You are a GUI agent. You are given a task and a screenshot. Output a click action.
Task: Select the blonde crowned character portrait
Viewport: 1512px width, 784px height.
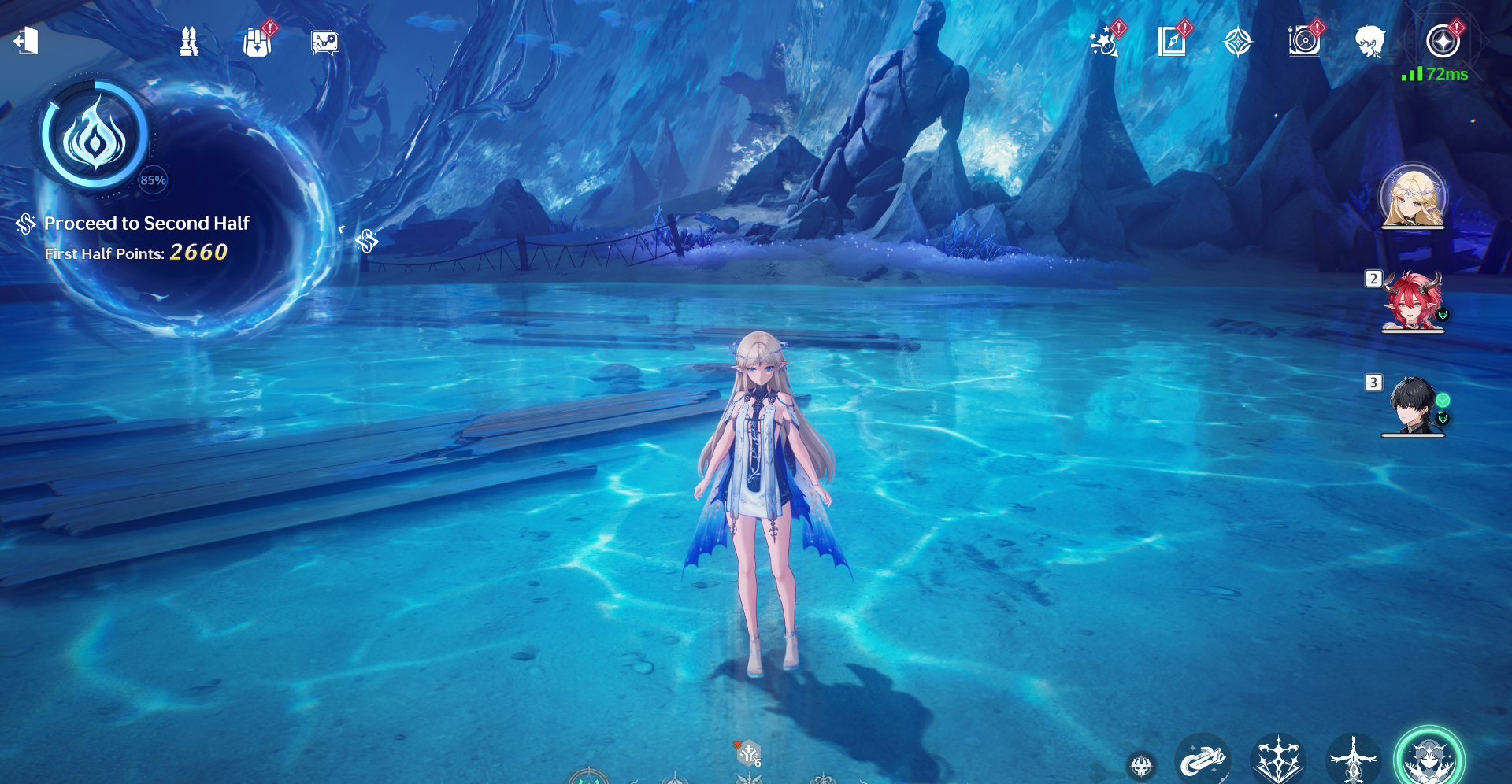click(x=1413, y=197)
